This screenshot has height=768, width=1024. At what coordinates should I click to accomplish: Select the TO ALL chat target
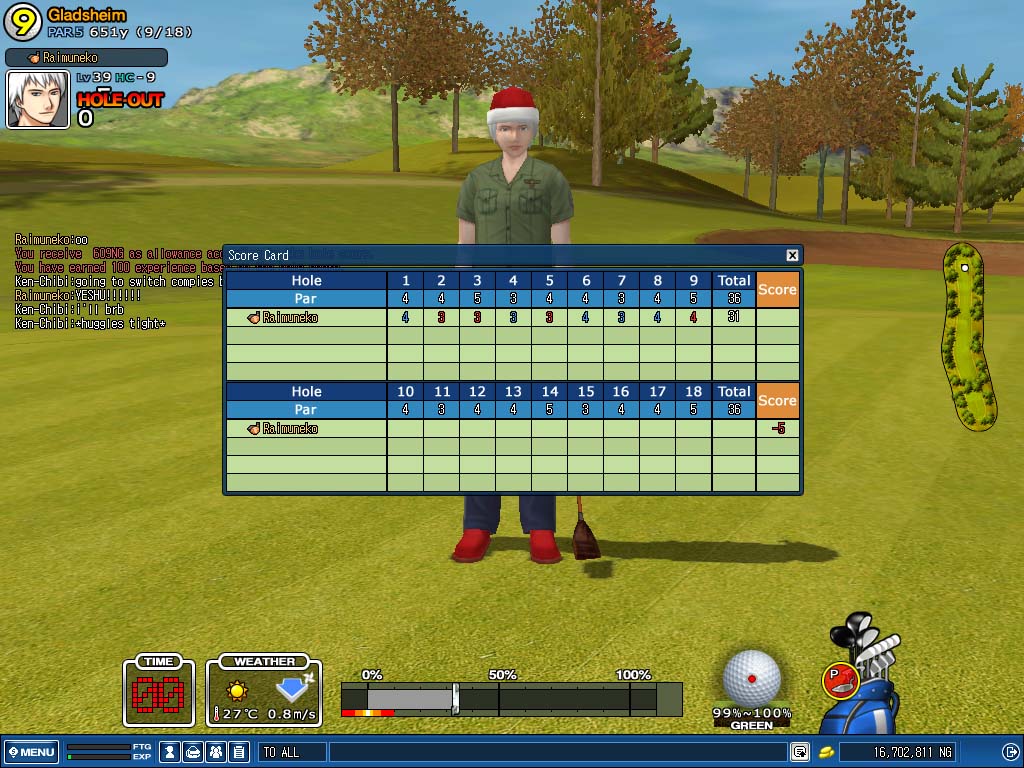[x=292, y=752]
